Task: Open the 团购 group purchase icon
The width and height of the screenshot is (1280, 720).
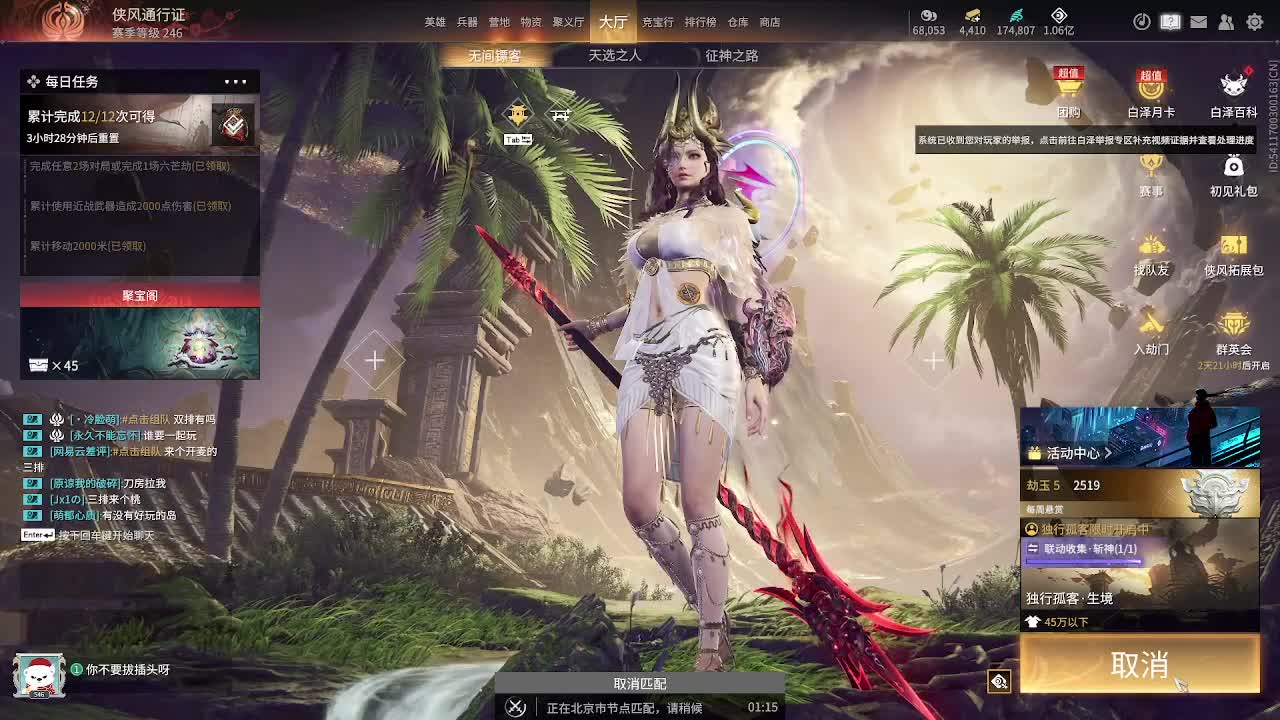Action: [1068, 95]
